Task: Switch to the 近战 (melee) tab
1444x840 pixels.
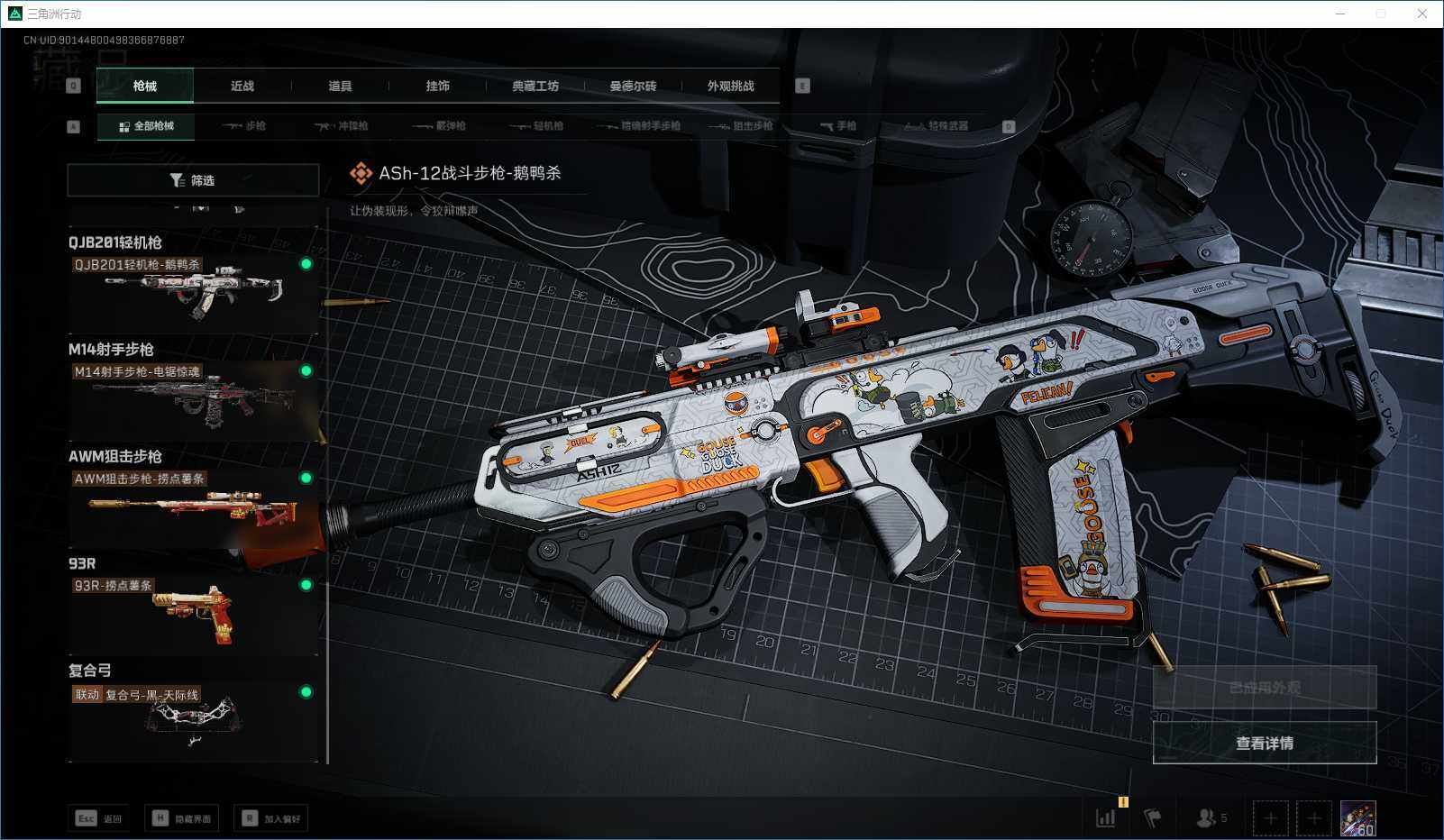Action: pos(242,87)
